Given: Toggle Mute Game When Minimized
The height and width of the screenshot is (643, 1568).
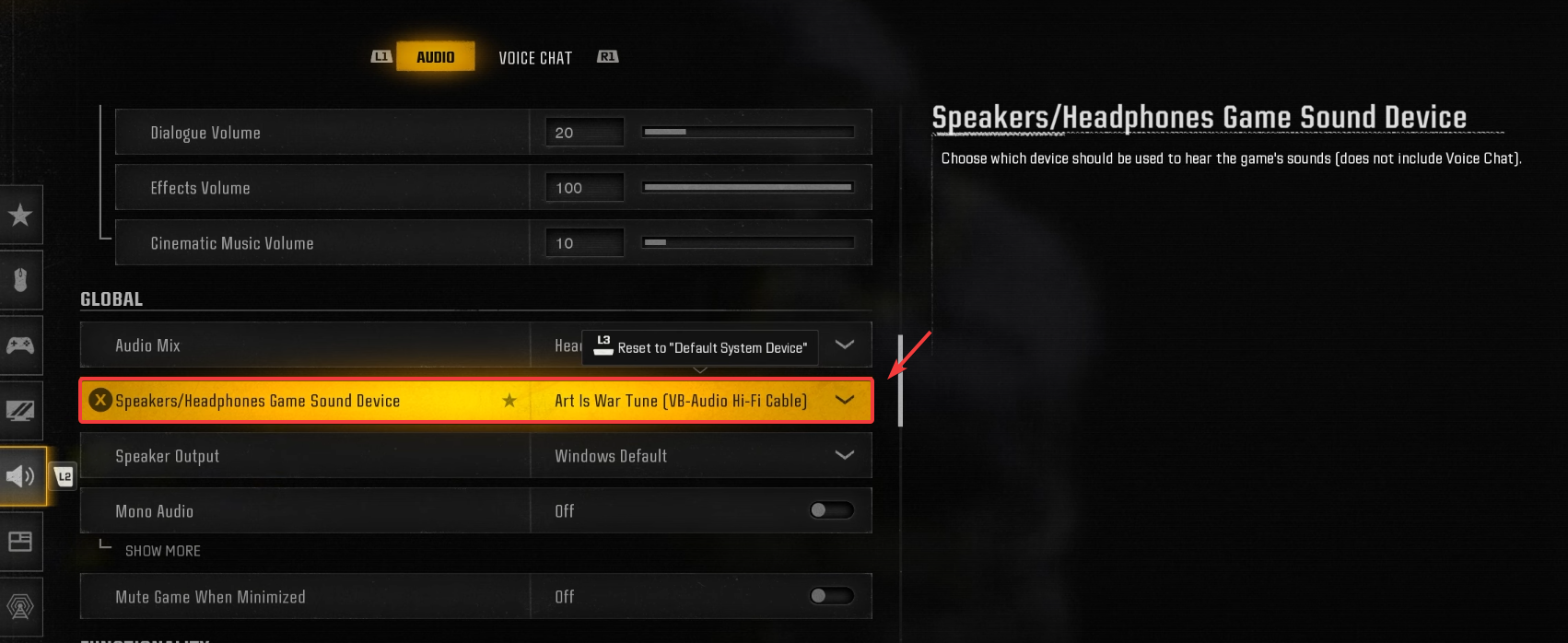Looking at the screenshot, I should pos(831,596).
